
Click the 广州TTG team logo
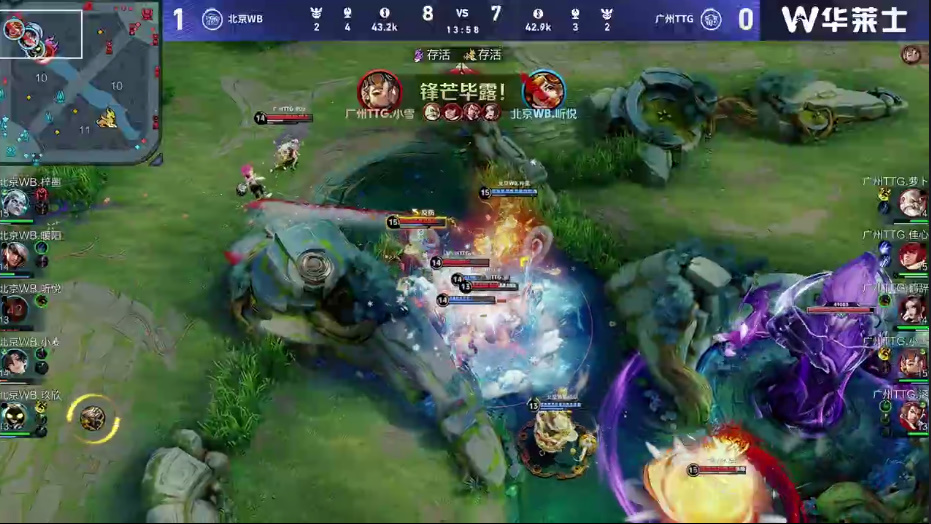coord(711,19)
